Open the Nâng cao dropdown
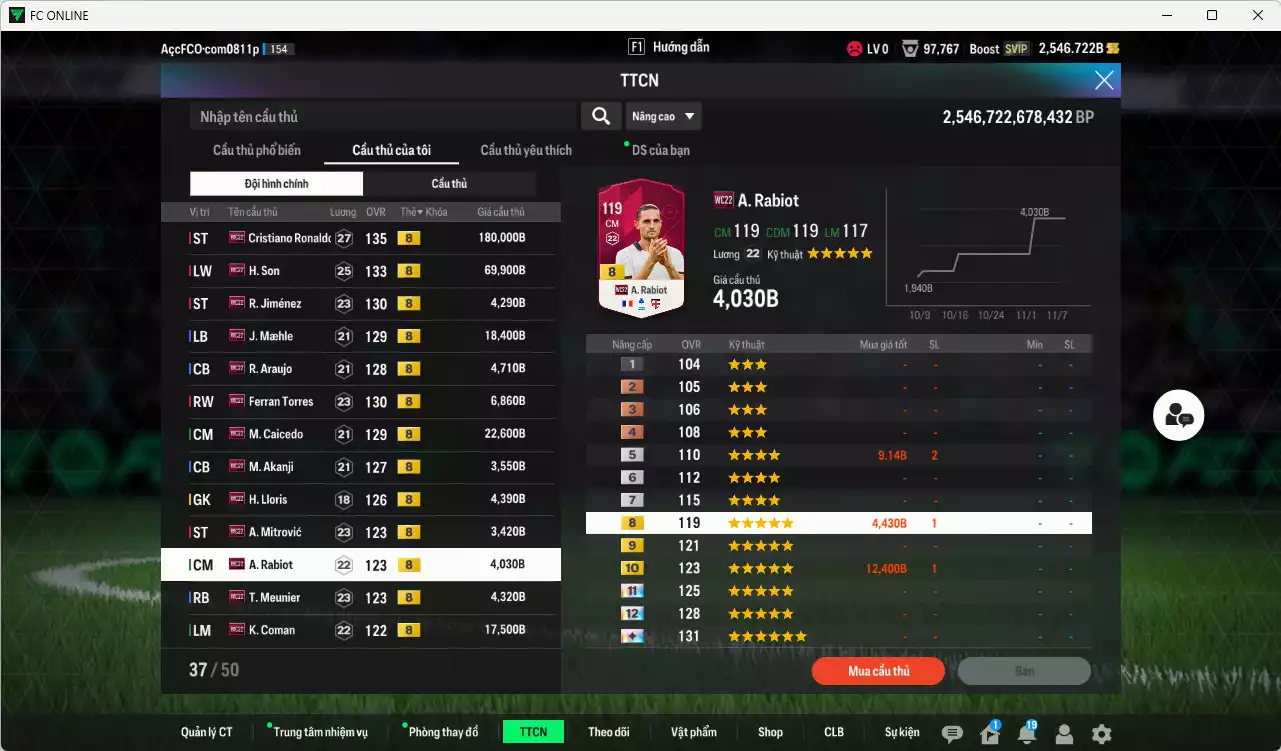This screenshot has width=1281, height=751. 663,116
